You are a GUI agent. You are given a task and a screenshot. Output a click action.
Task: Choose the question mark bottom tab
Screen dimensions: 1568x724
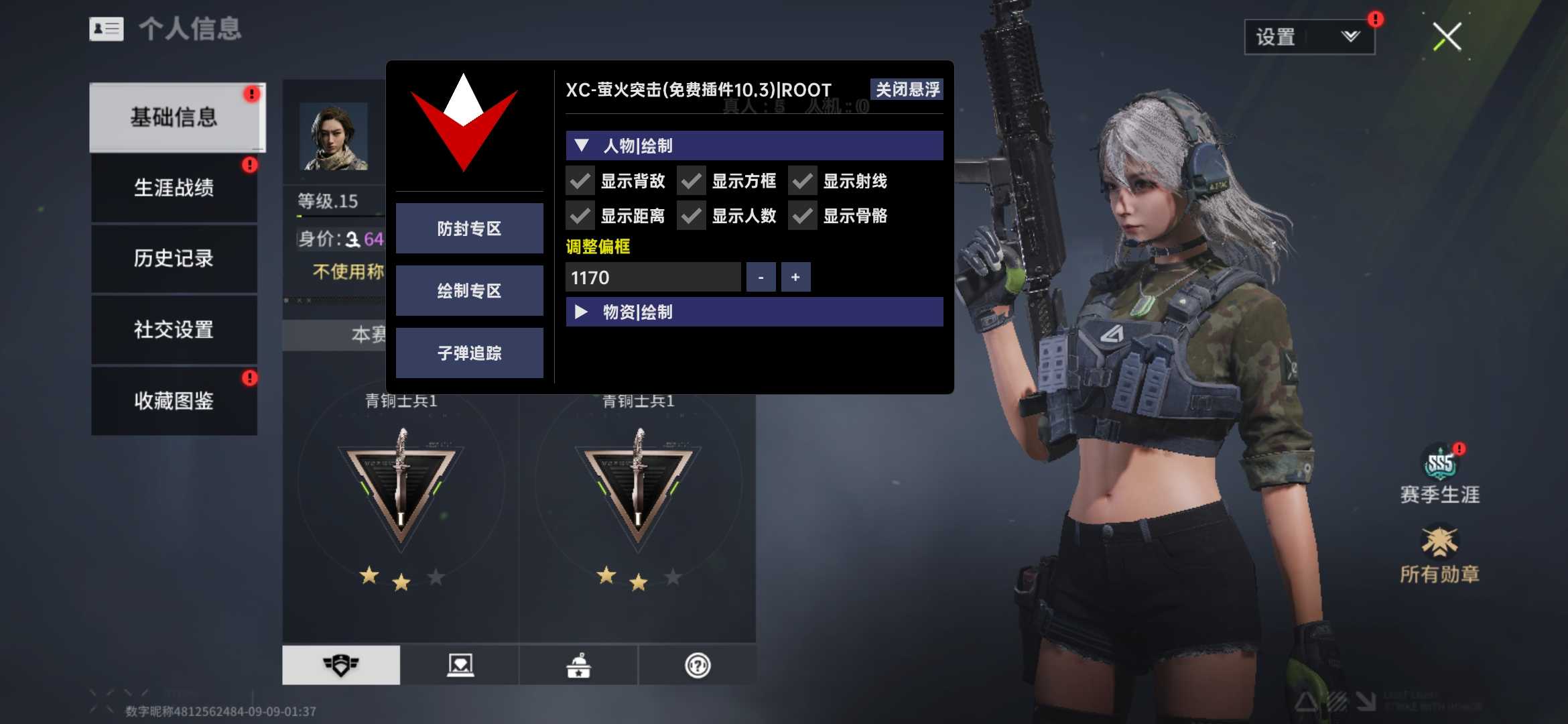coord(698,665)
